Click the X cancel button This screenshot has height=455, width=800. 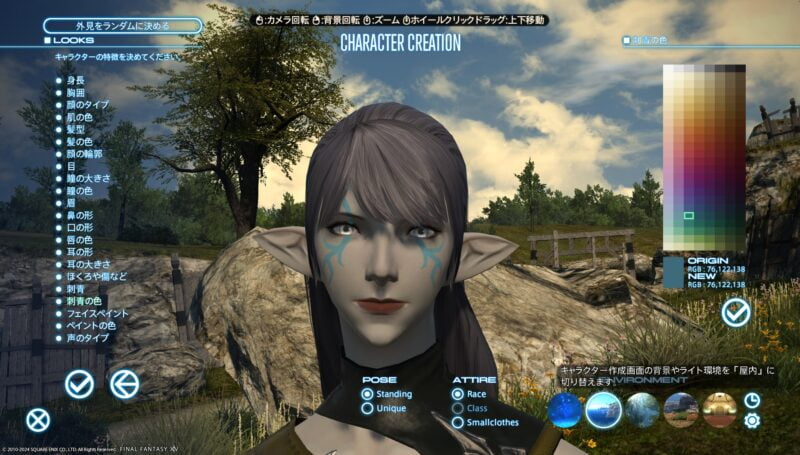tap(37, 420)
